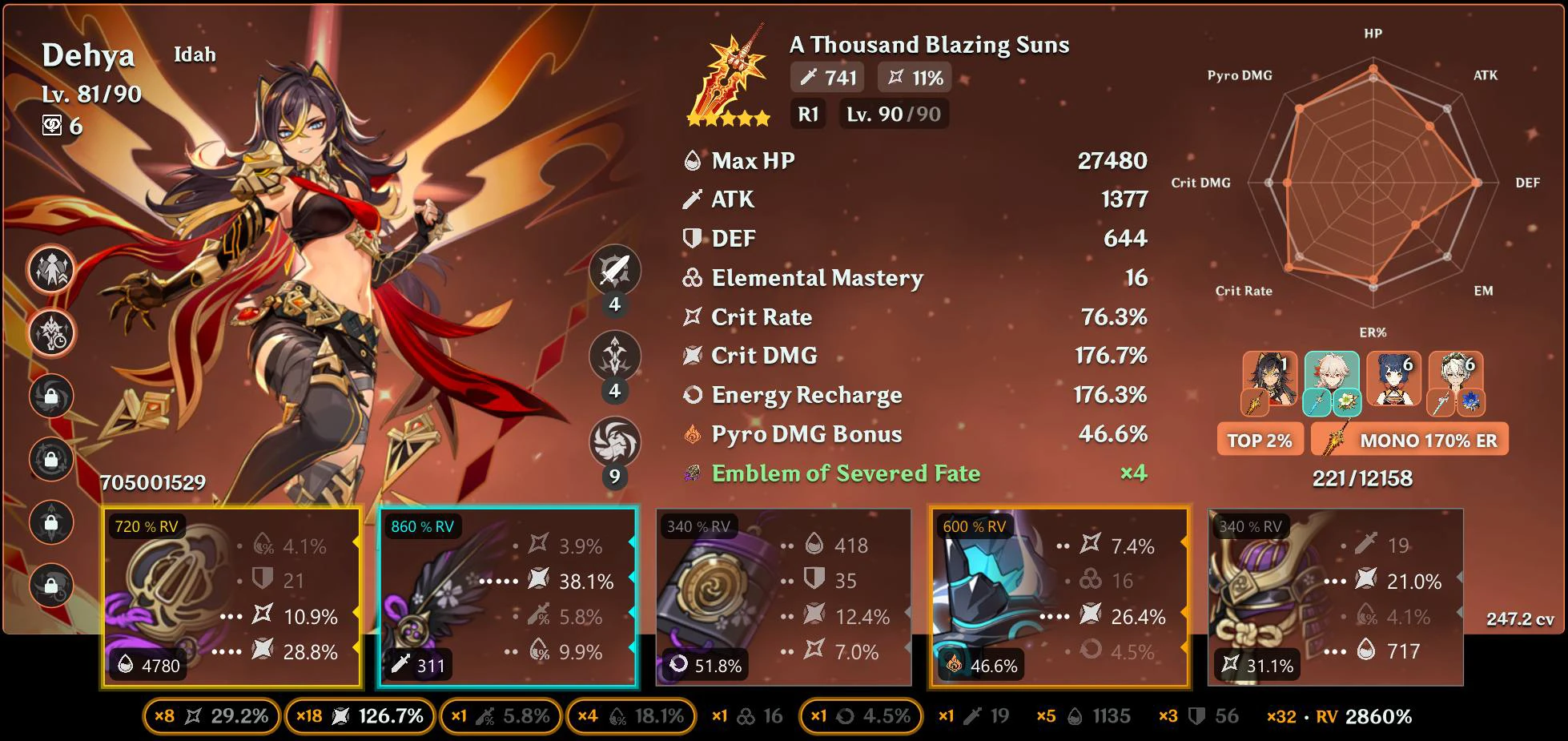
Task: Click the Crit DMG stat icon
Action: coord(690,356)
